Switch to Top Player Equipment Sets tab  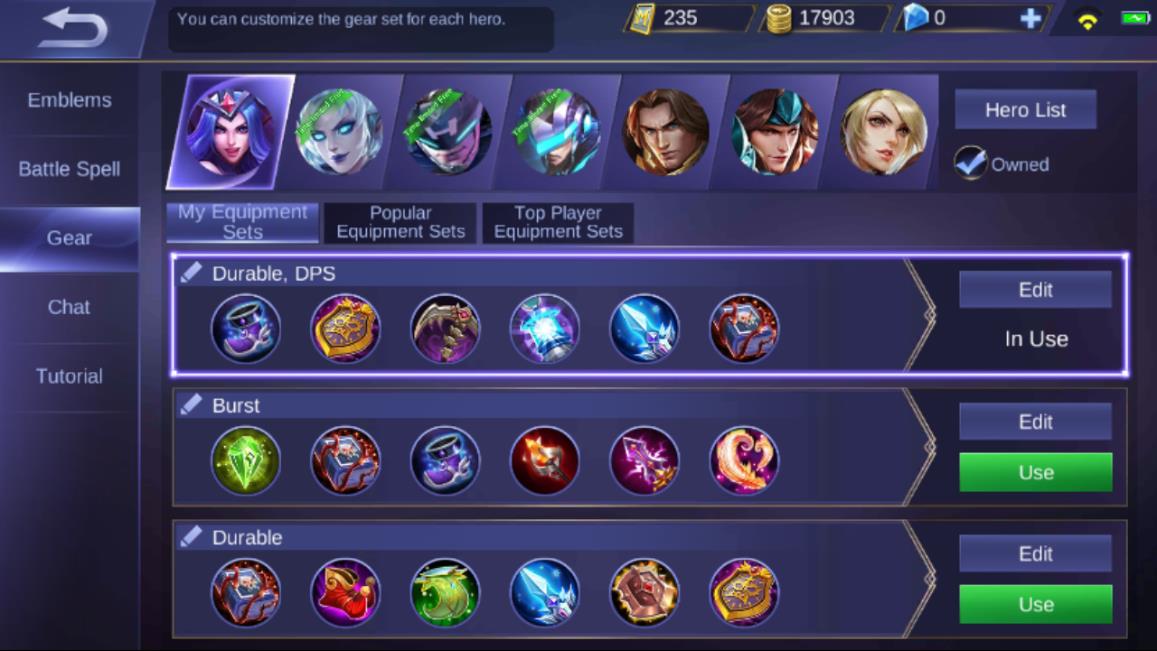click(x=558, y=222)
